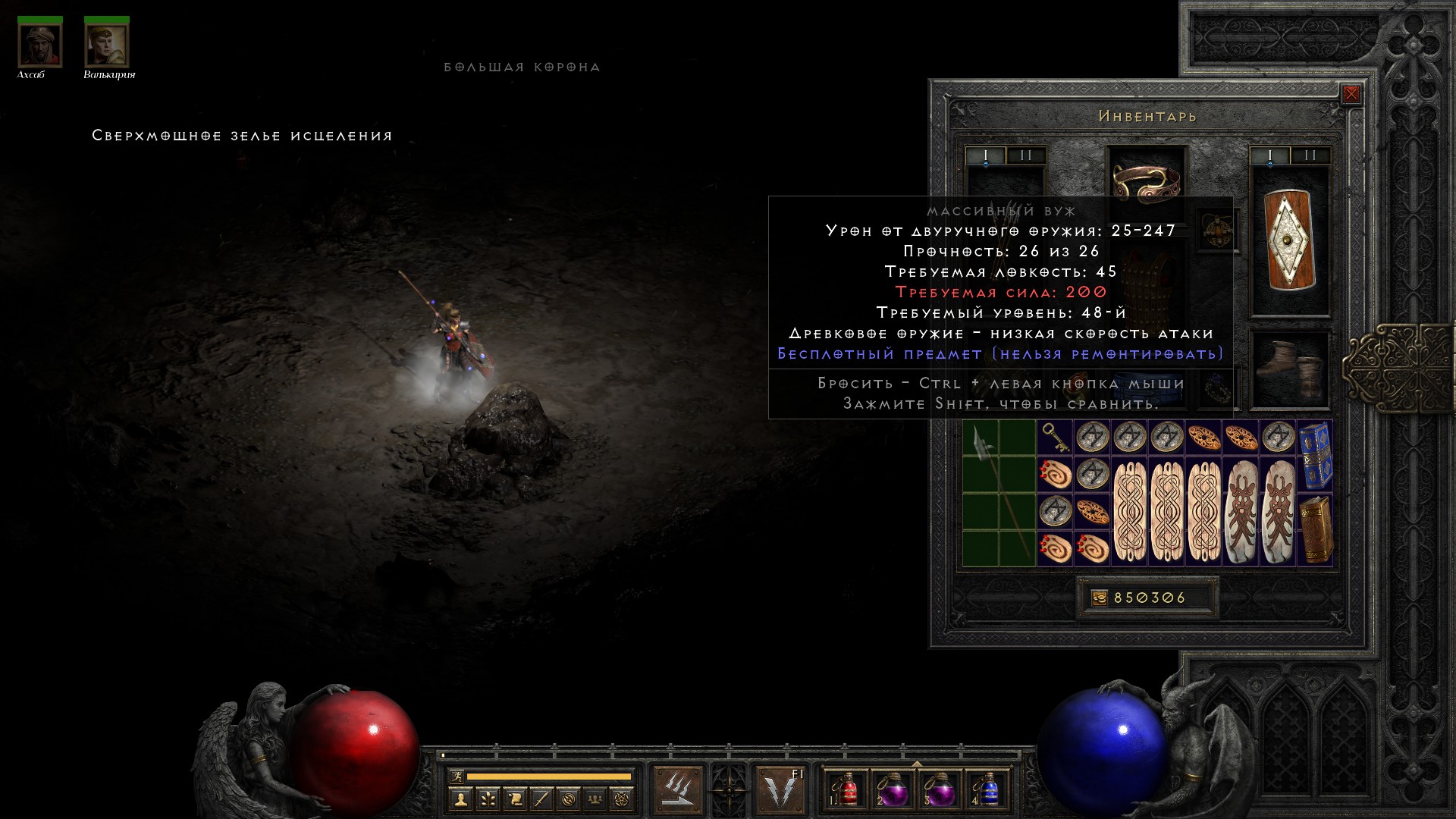Open the party button
1456x819 pixels.
[x=595, y=799]
